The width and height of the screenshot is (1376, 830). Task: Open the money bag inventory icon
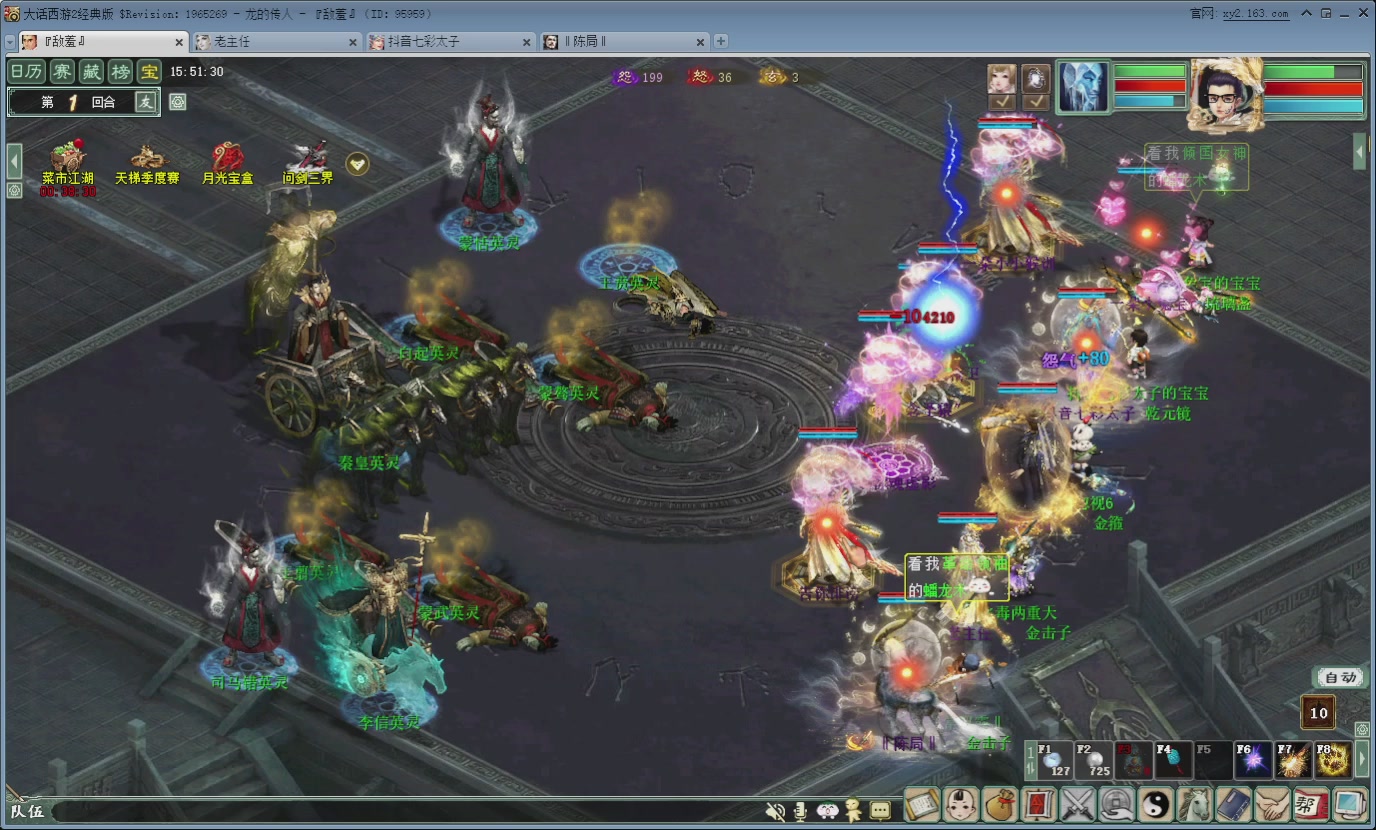(x=1000, y=804)
